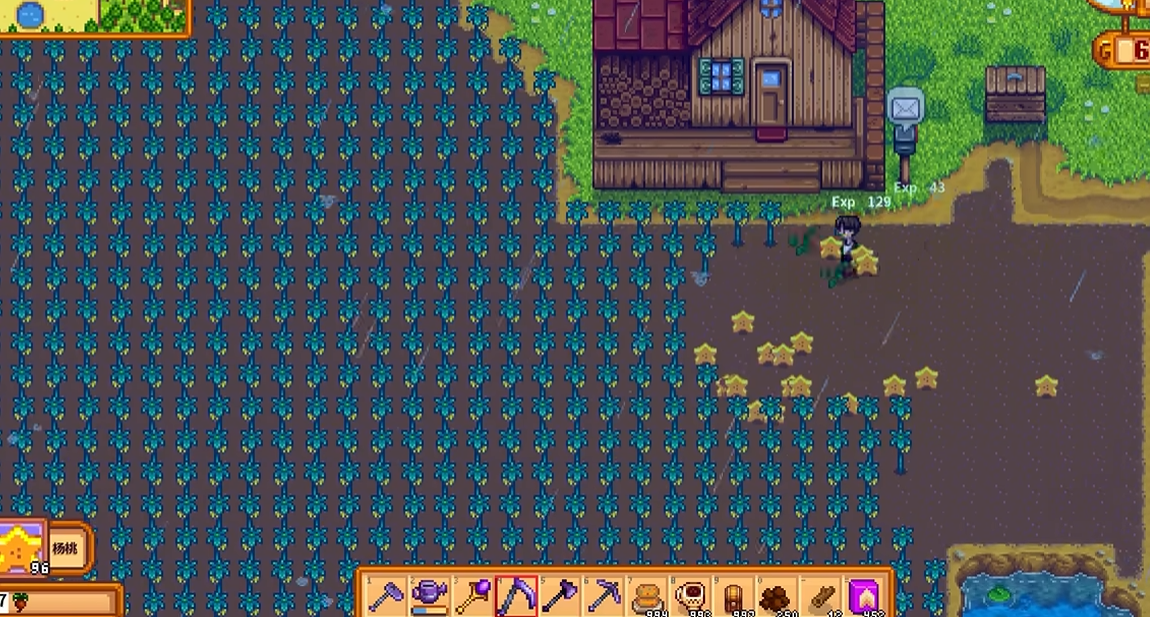Equip the watering can slot
The height and width of the screenshot is (617, 1150).
click(x=429, y=596)
